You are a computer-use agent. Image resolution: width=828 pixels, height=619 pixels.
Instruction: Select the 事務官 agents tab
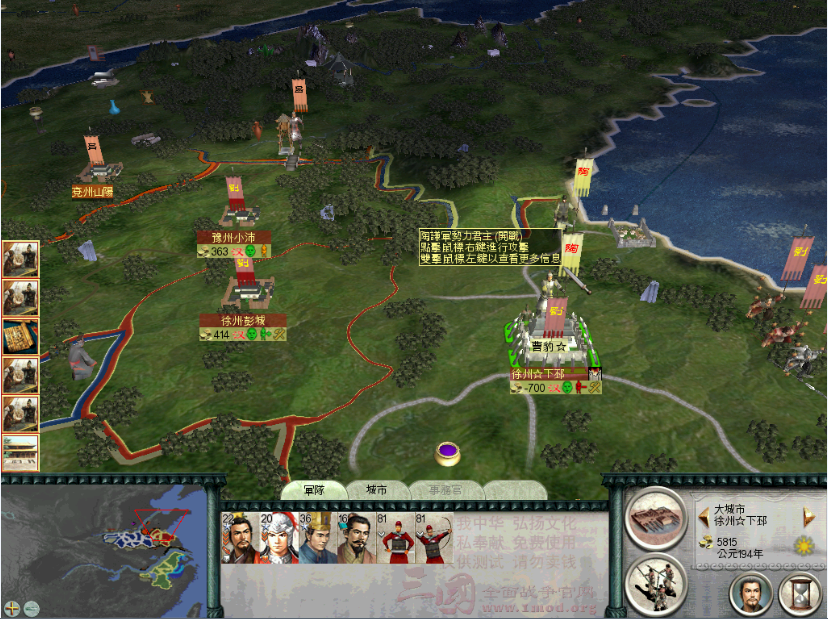click(x=445, y=490)
